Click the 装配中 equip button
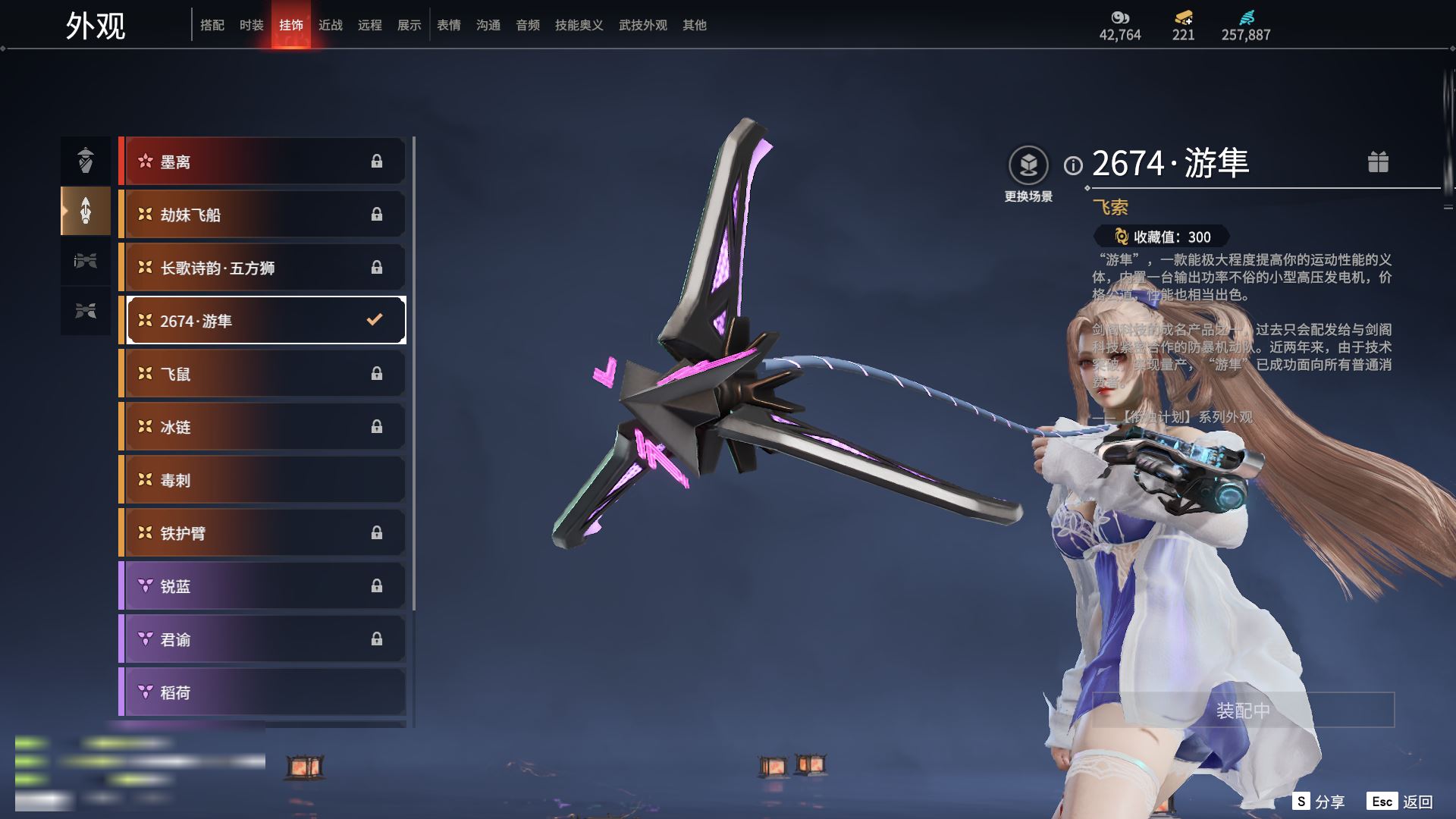The width and height of the screenshot is (1456, 819). pyautogui.click(x=1243, y=710)
